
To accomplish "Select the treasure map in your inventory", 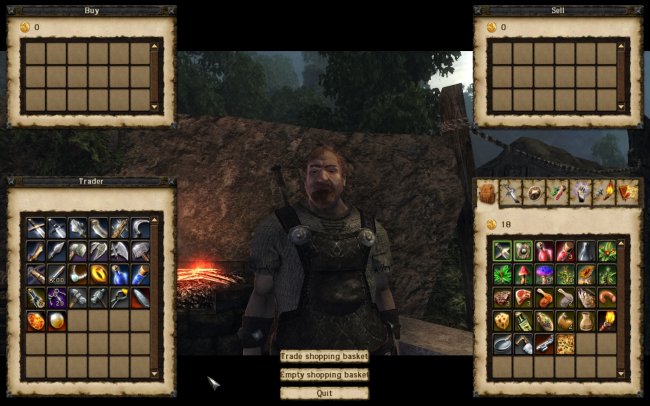I will (x=565, y=343).
